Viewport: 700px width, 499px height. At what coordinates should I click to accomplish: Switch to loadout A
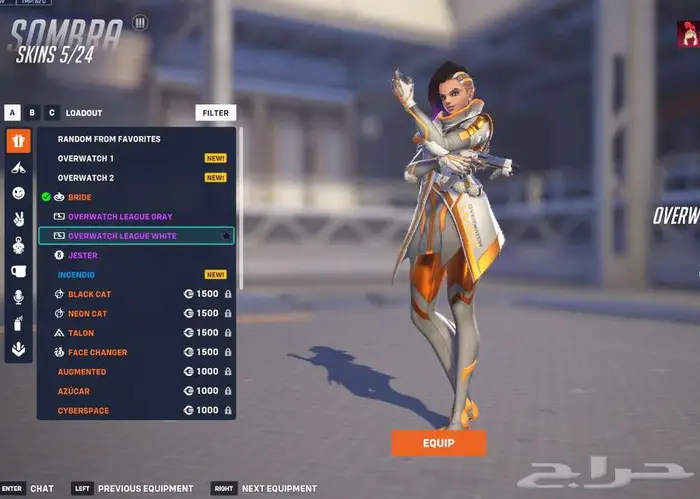point(12,113)
